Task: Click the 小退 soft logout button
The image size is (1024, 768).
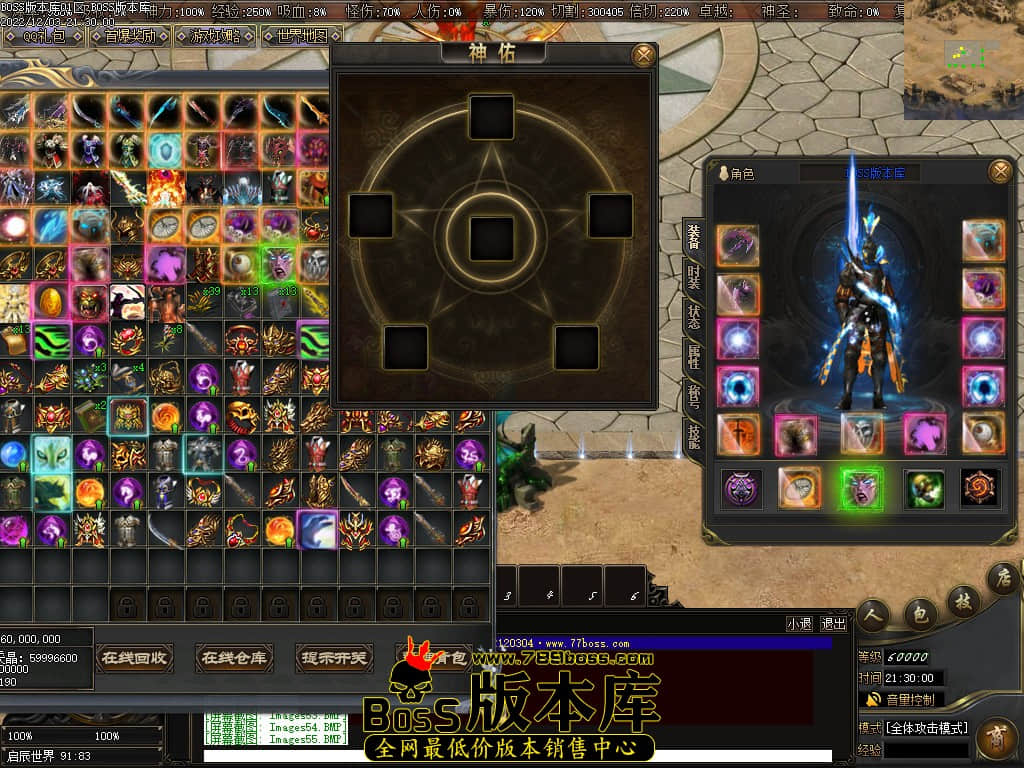Action: point(799,623)
